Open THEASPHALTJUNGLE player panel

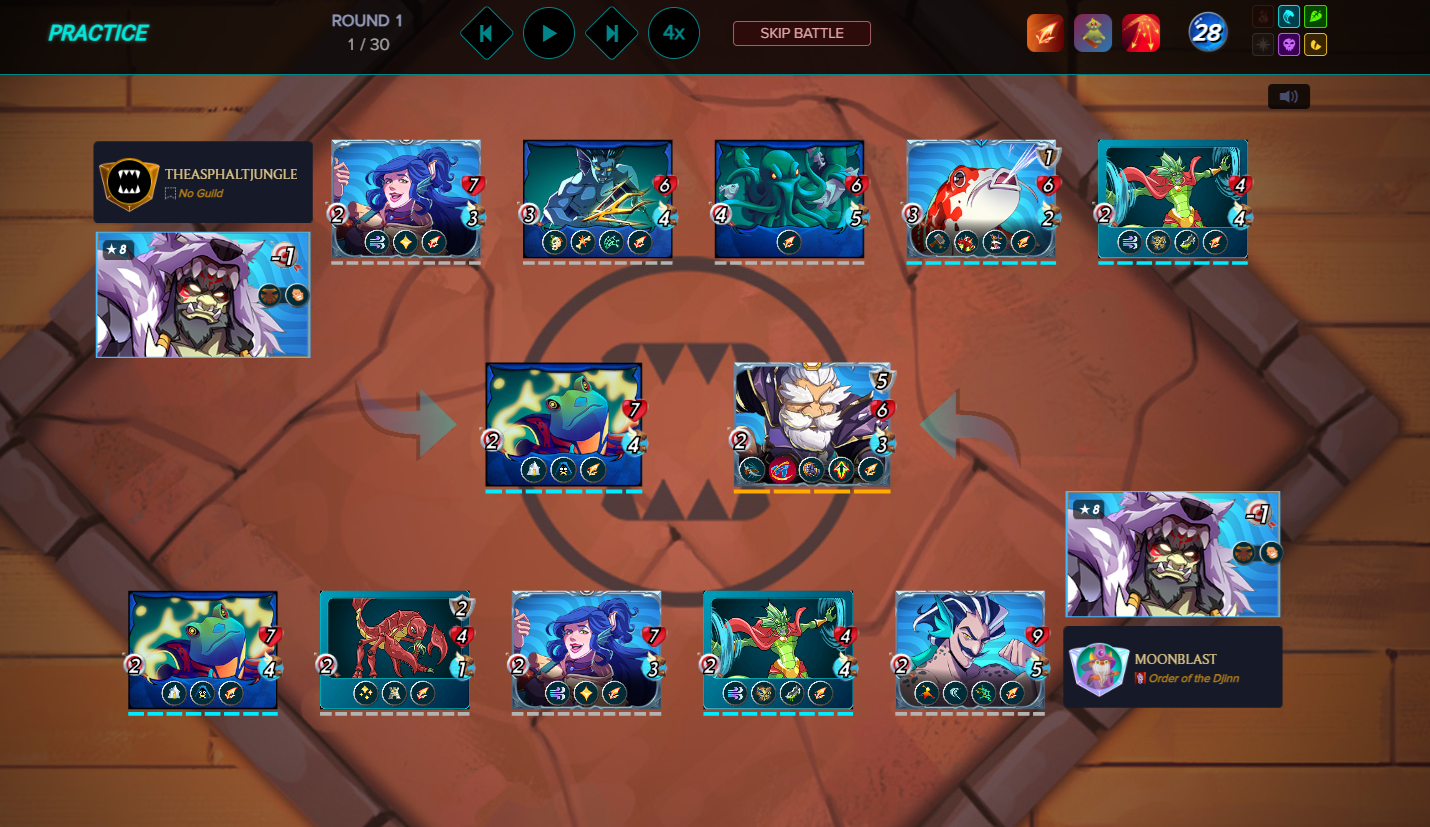coord(203,182)
